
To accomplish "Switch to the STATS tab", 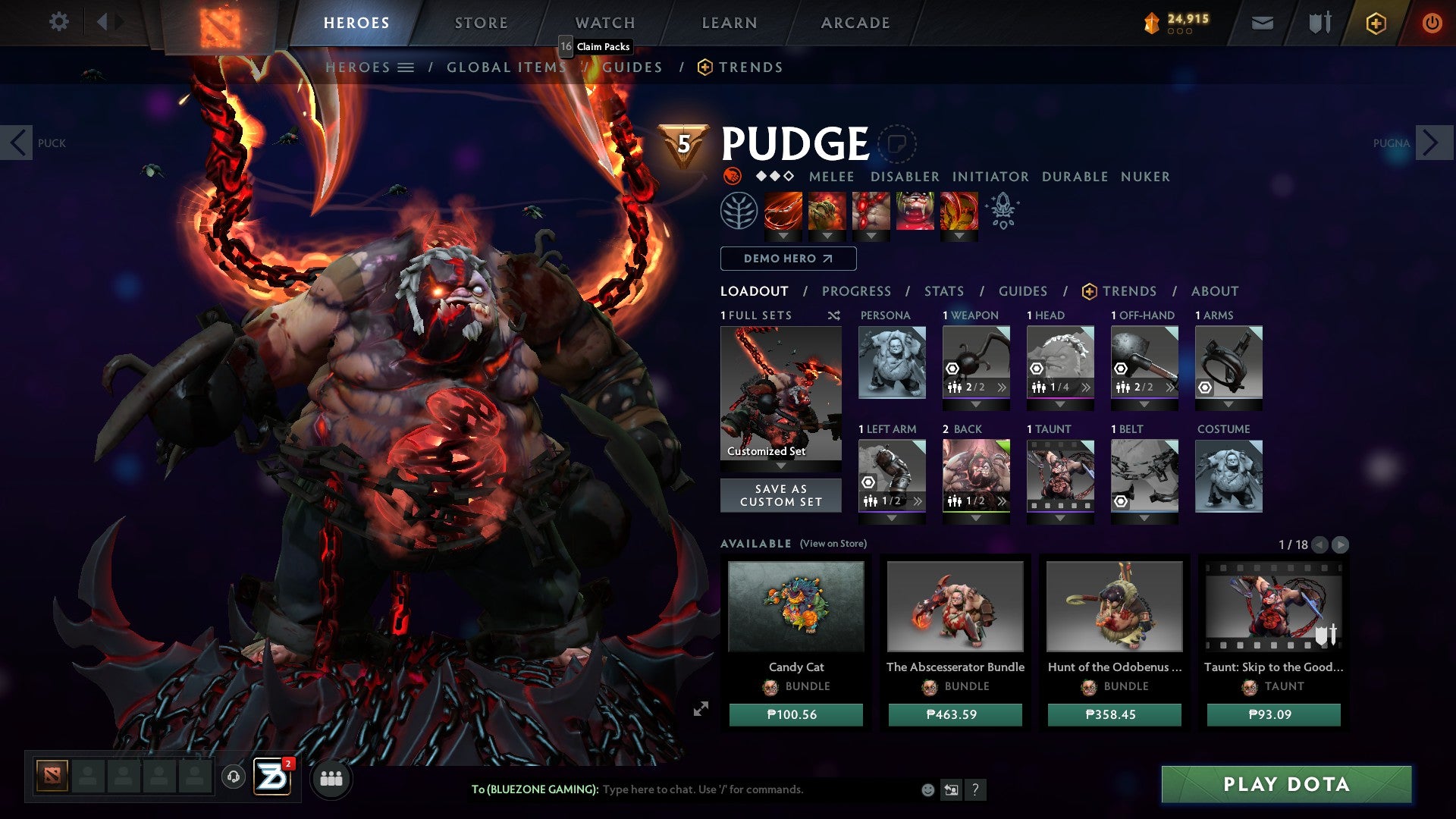I will point(943,290).
